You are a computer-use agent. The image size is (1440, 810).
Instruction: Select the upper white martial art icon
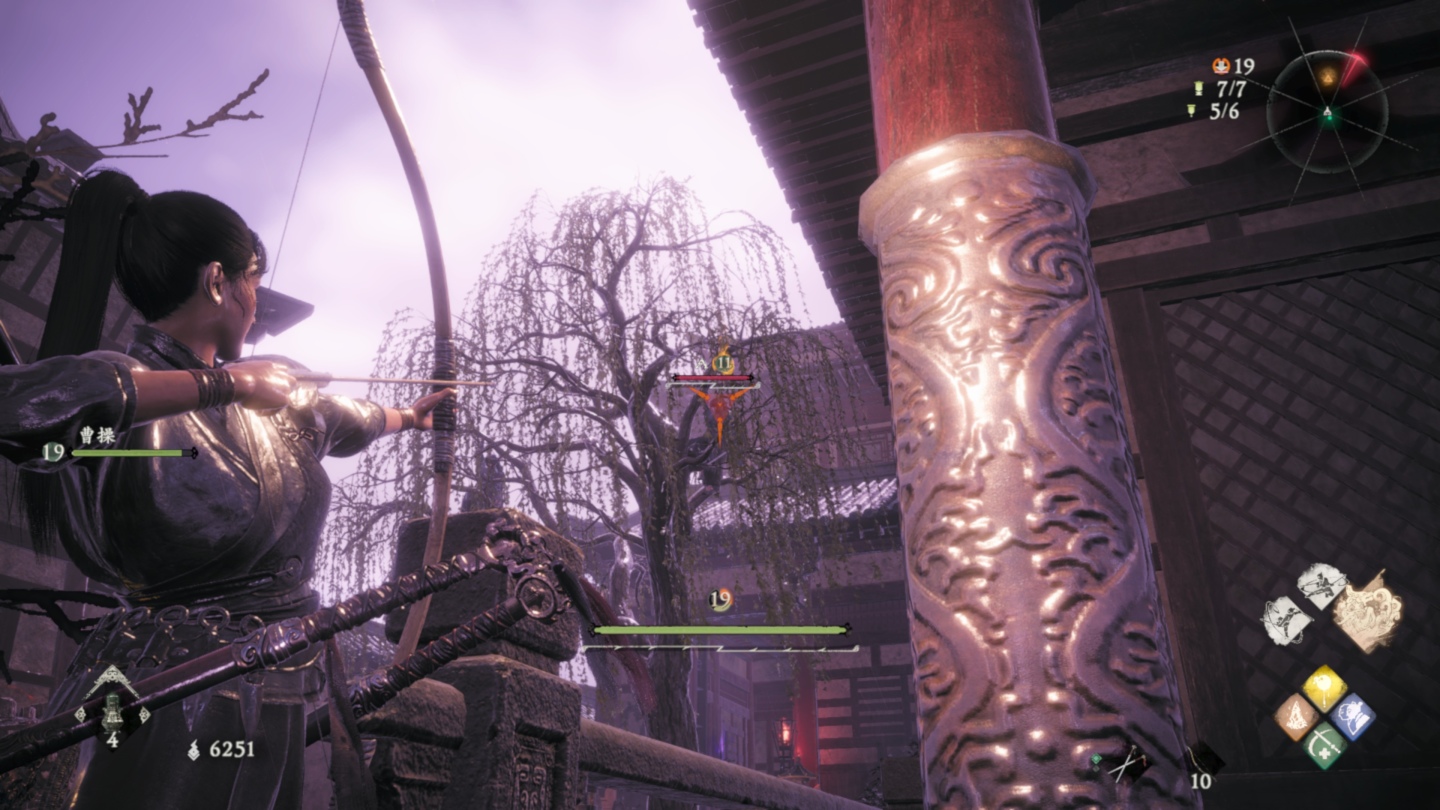coord(1321,587)
